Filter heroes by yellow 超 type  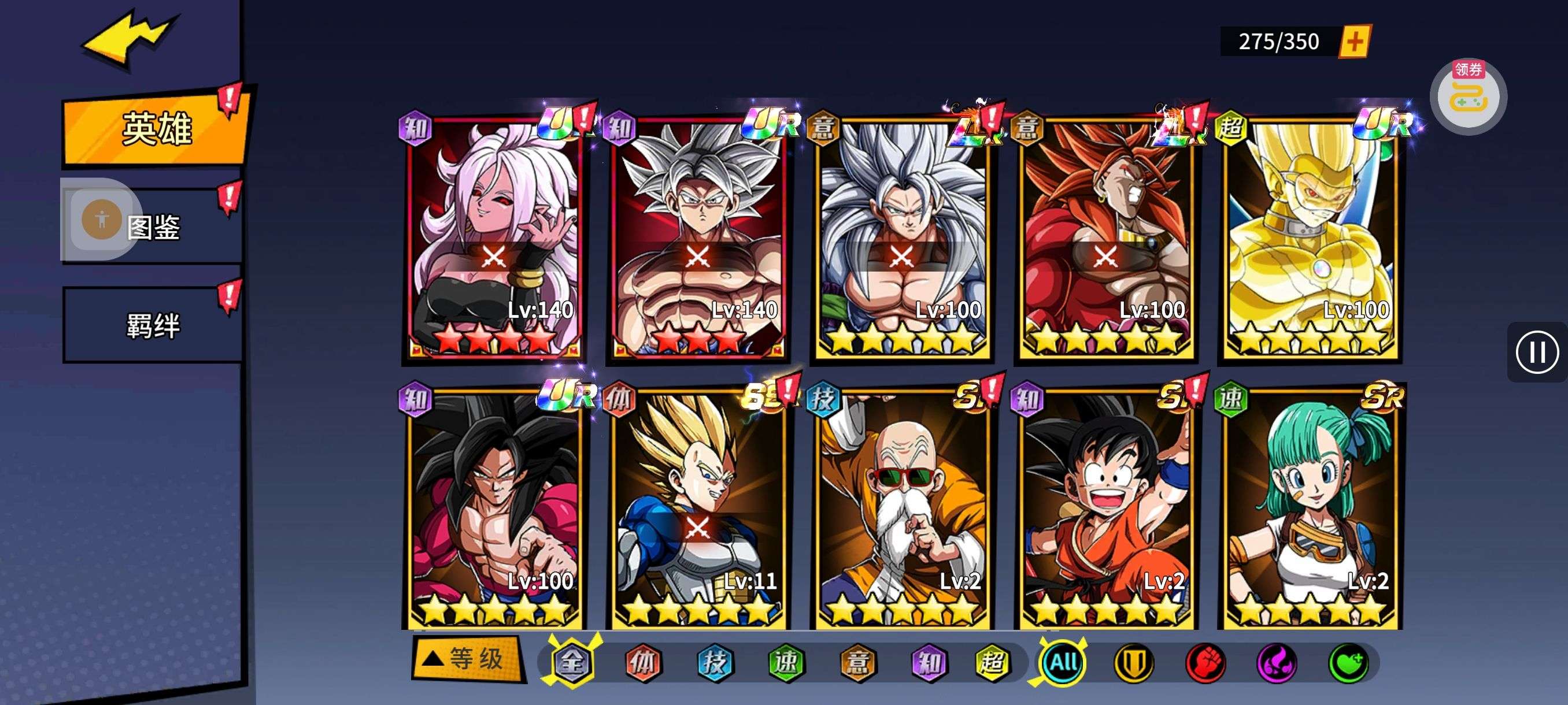click(992, 662)
